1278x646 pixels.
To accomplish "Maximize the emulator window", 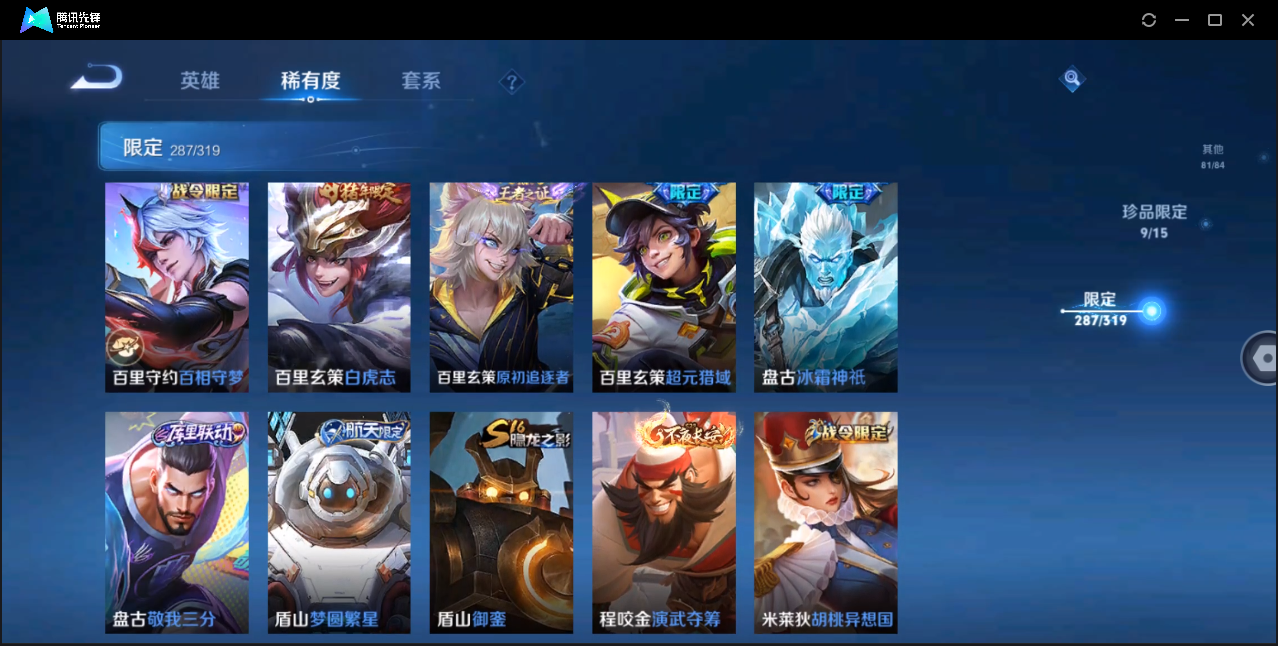I will click(x=1215, y=20).
